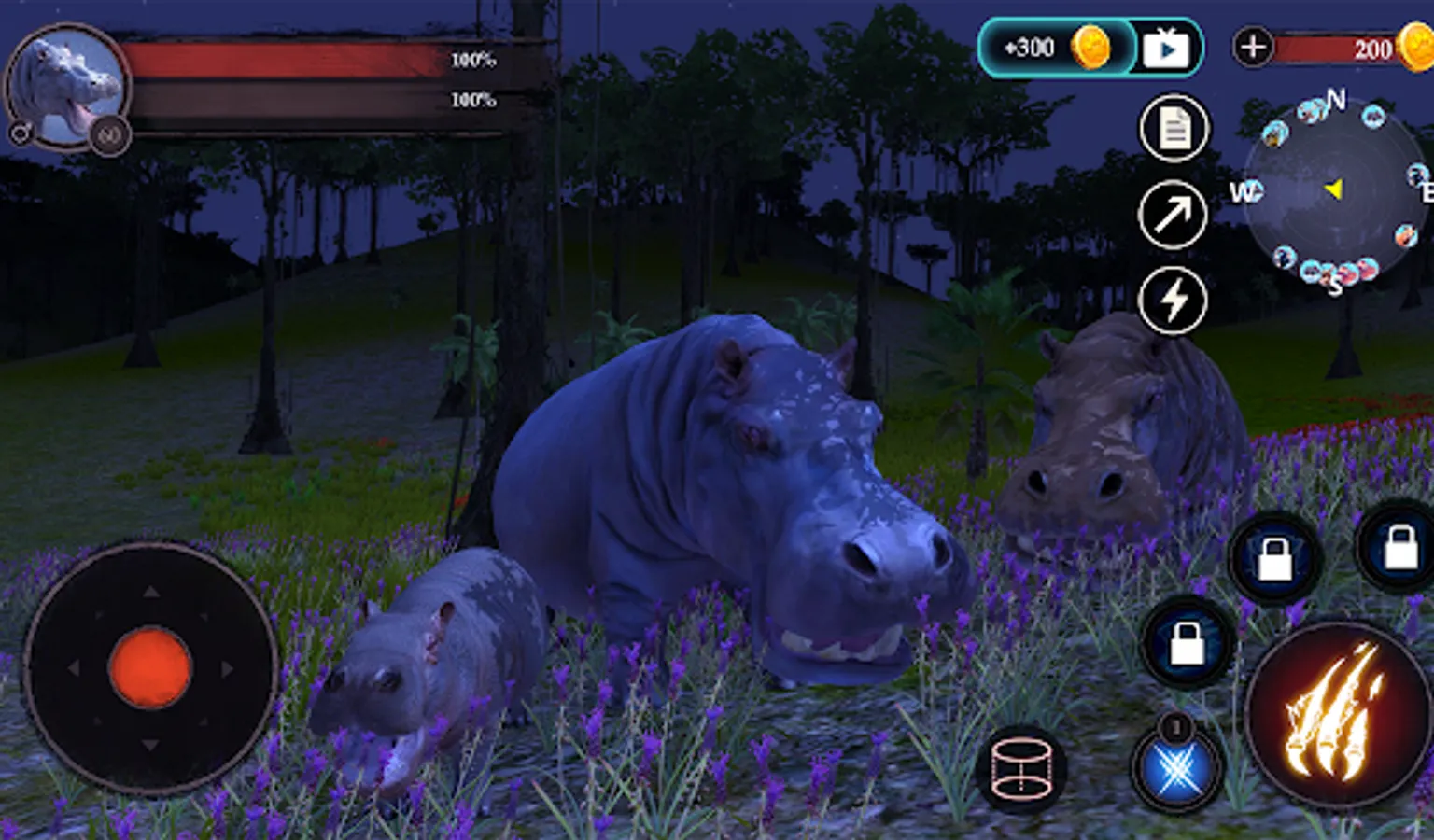This screenshot has height=840, width=1434.
Task: Tap the cylinder jump button
Action: click(x=1020, y=770)
